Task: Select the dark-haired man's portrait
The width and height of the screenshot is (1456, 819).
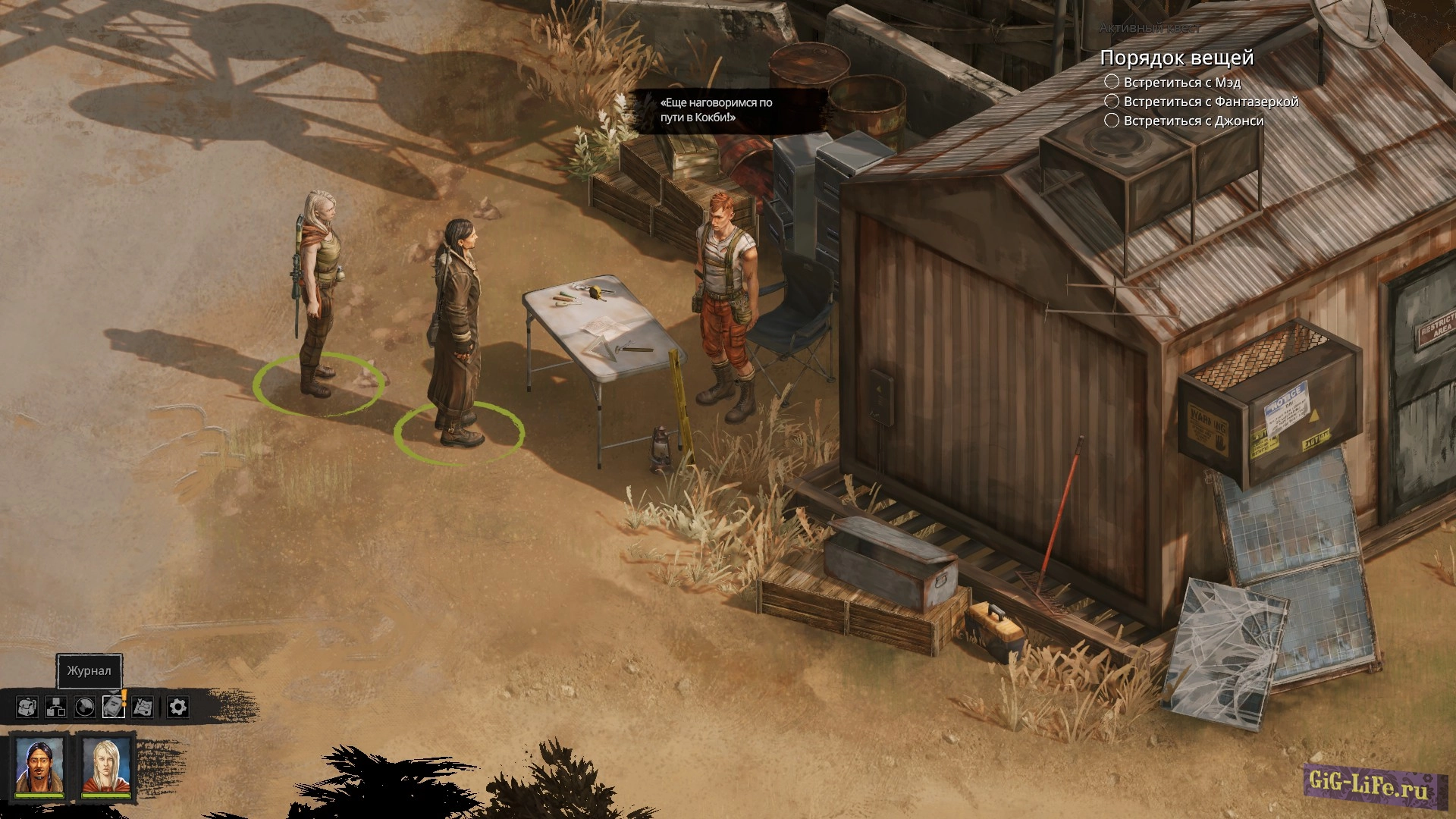Action: 39,767
